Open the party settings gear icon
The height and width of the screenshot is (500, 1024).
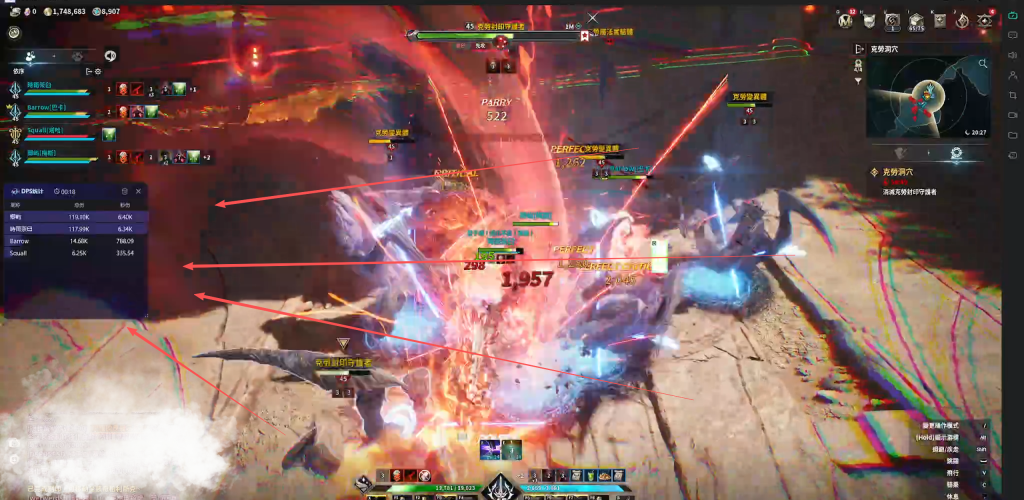[x=98, y=72]
